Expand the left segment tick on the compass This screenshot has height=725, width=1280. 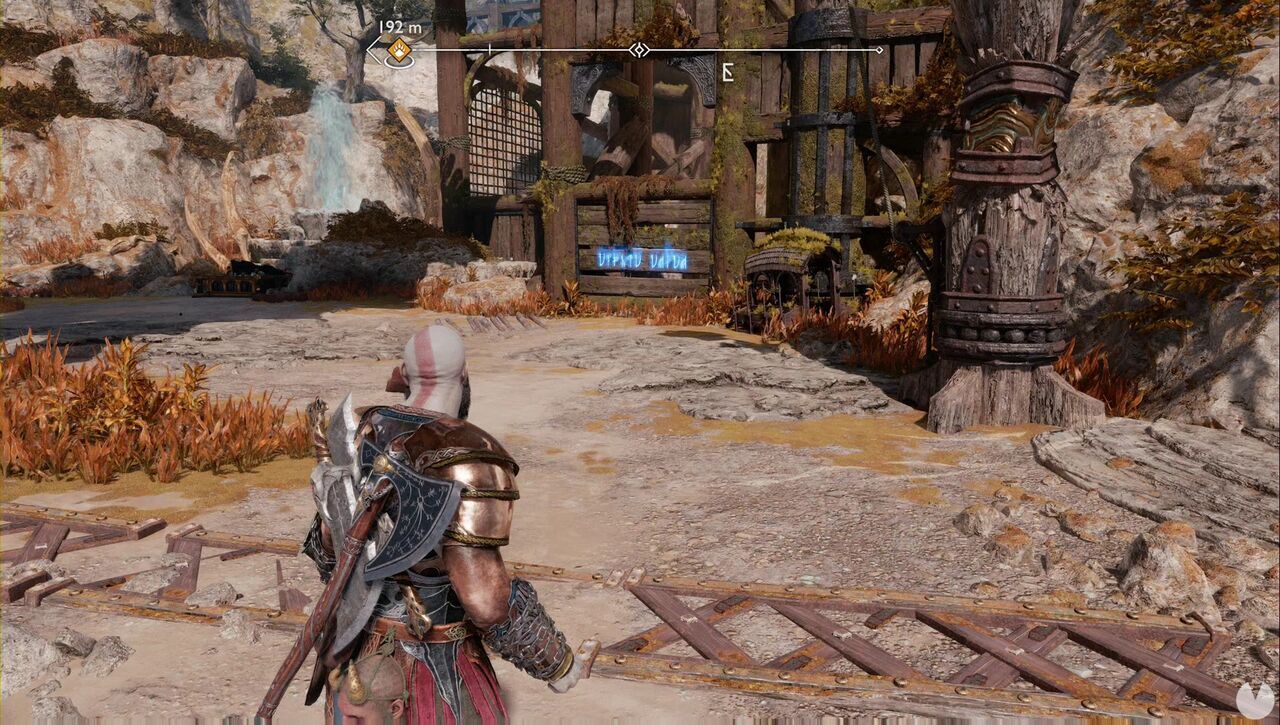click(x=489, y=48)
